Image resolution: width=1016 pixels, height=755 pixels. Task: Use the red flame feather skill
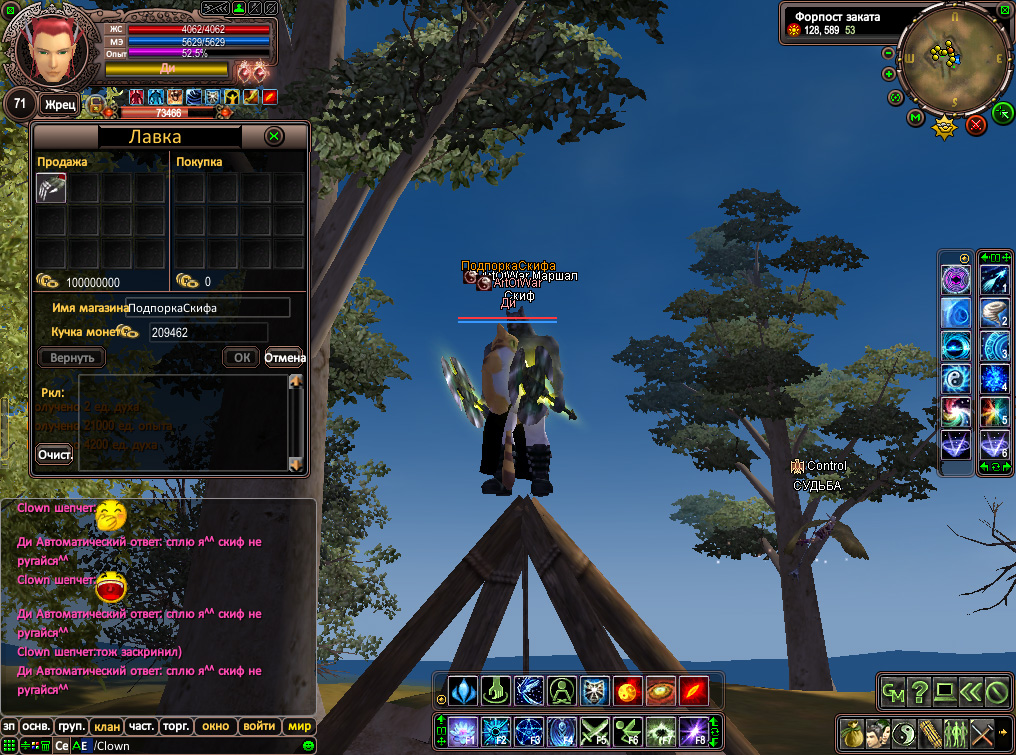693,690
